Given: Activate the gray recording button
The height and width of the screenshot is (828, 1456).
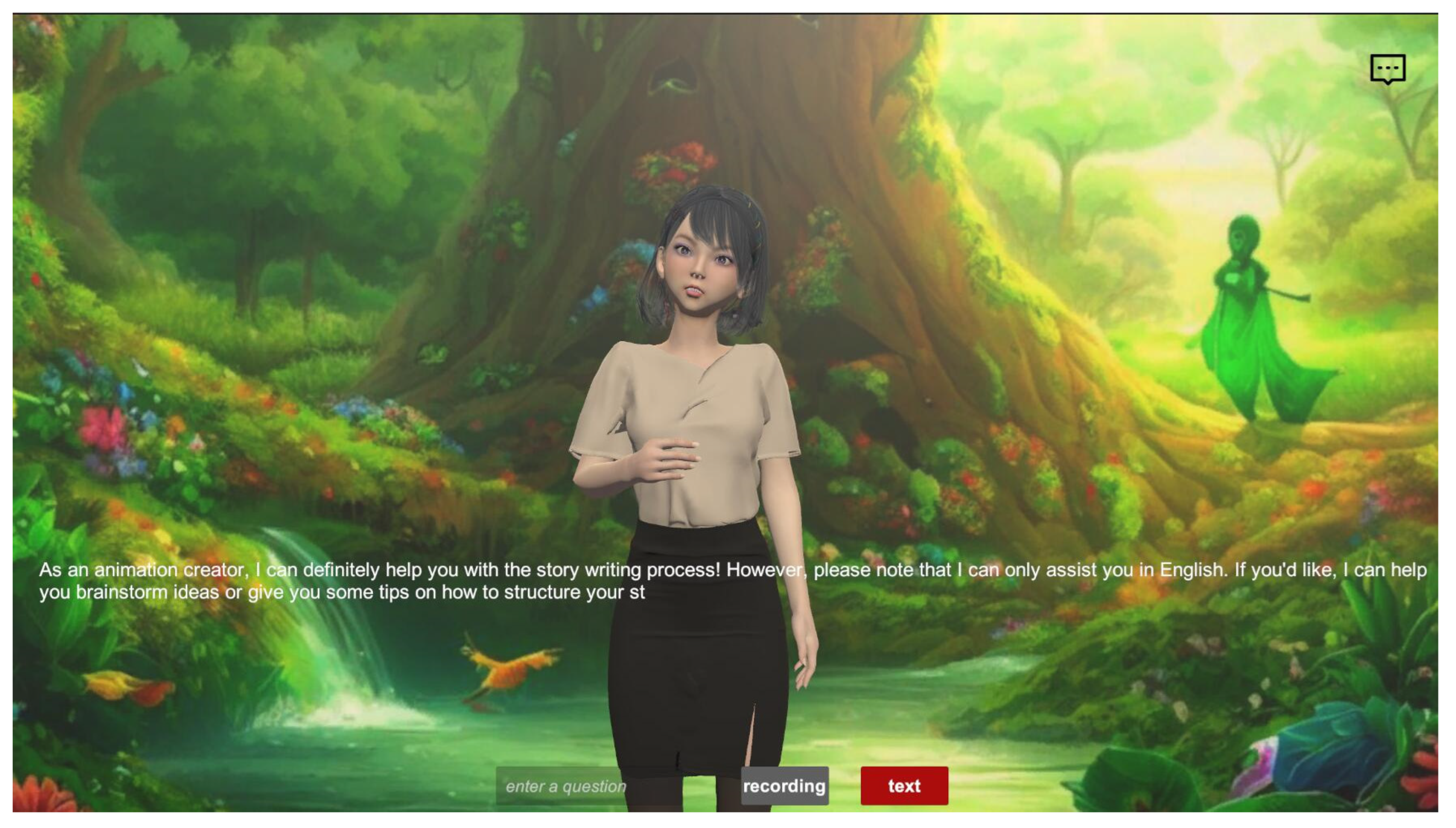Looking at the screenshot, I should (784, 786).
